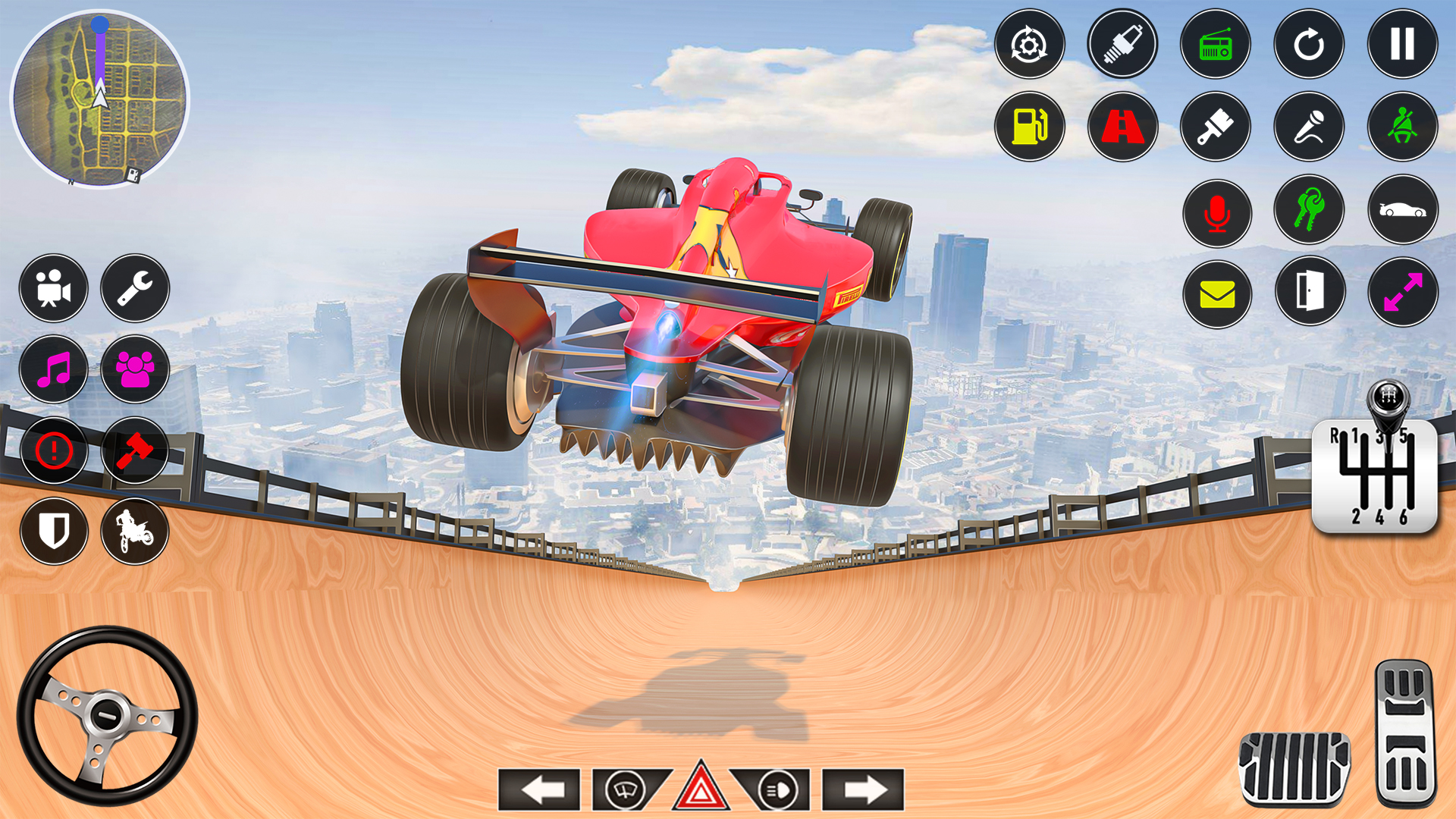
Task: Open the paint brush customization icon
Action: tap(1215, 127)
